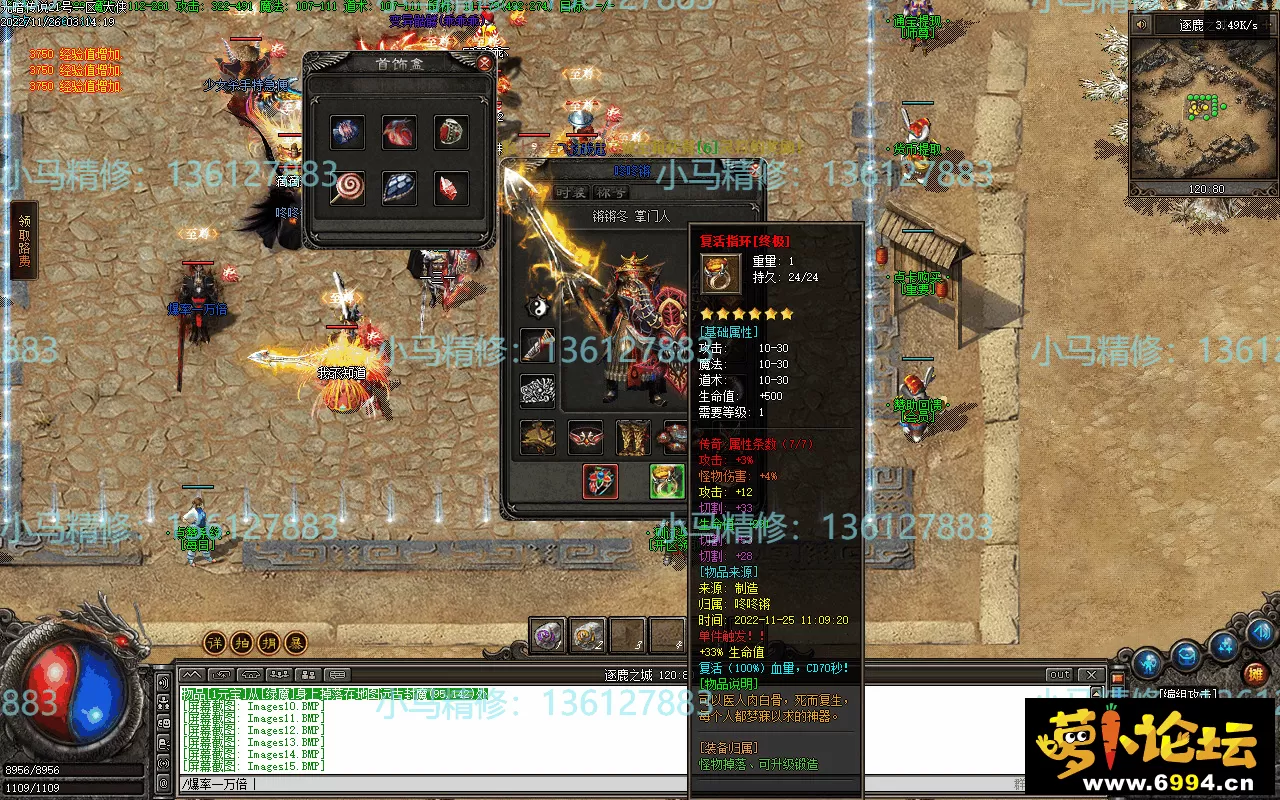Screen dimensions: 1280x800
Task: Switch to the 时装 fashion tab
Action: (571, 193)
